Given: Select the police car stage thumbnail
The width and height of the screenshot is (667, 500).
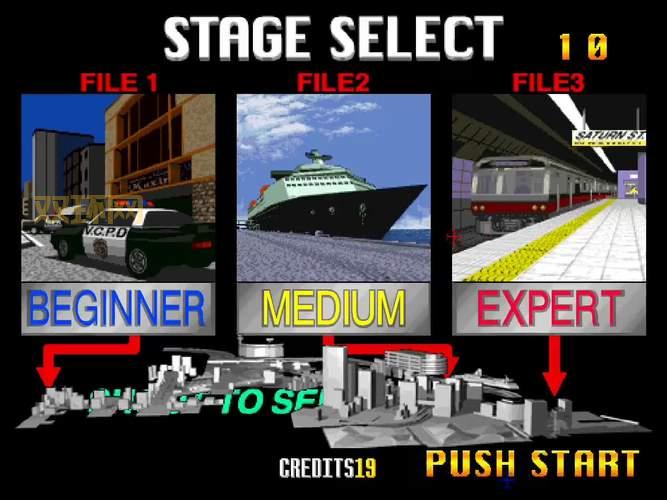Looking at the screenshot, I should (118, 188).
